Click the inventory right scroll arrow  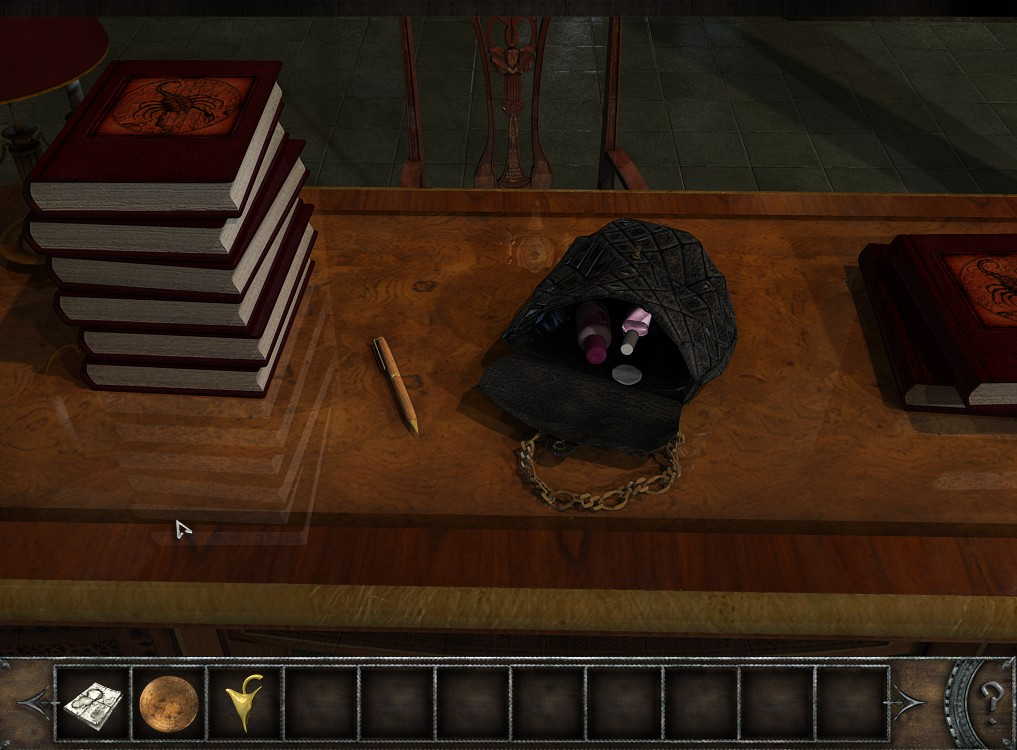(x=910, y=703)
